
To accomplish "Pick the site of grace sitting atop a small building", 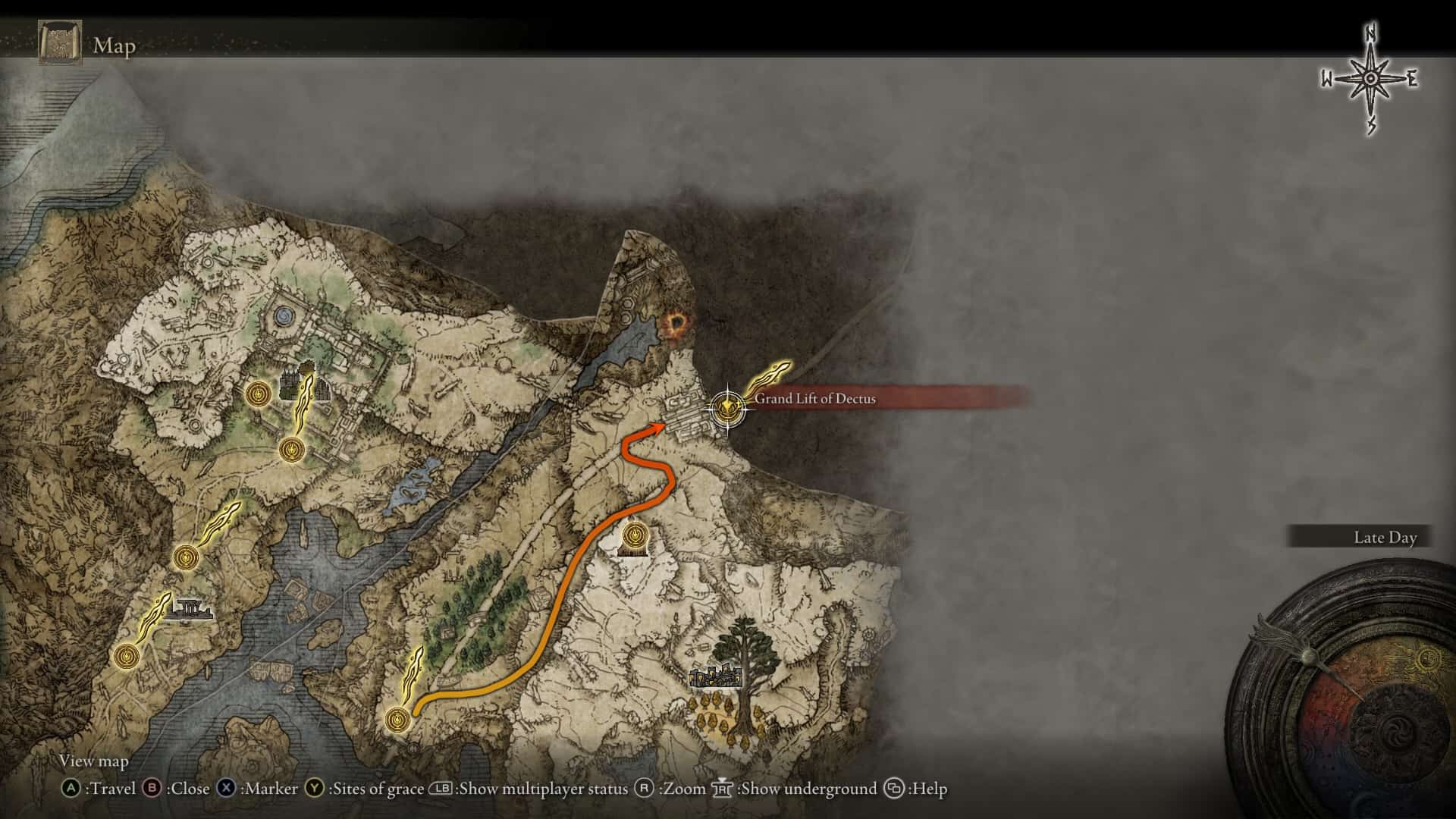I will pyautogui.click(x=633, y=537).
